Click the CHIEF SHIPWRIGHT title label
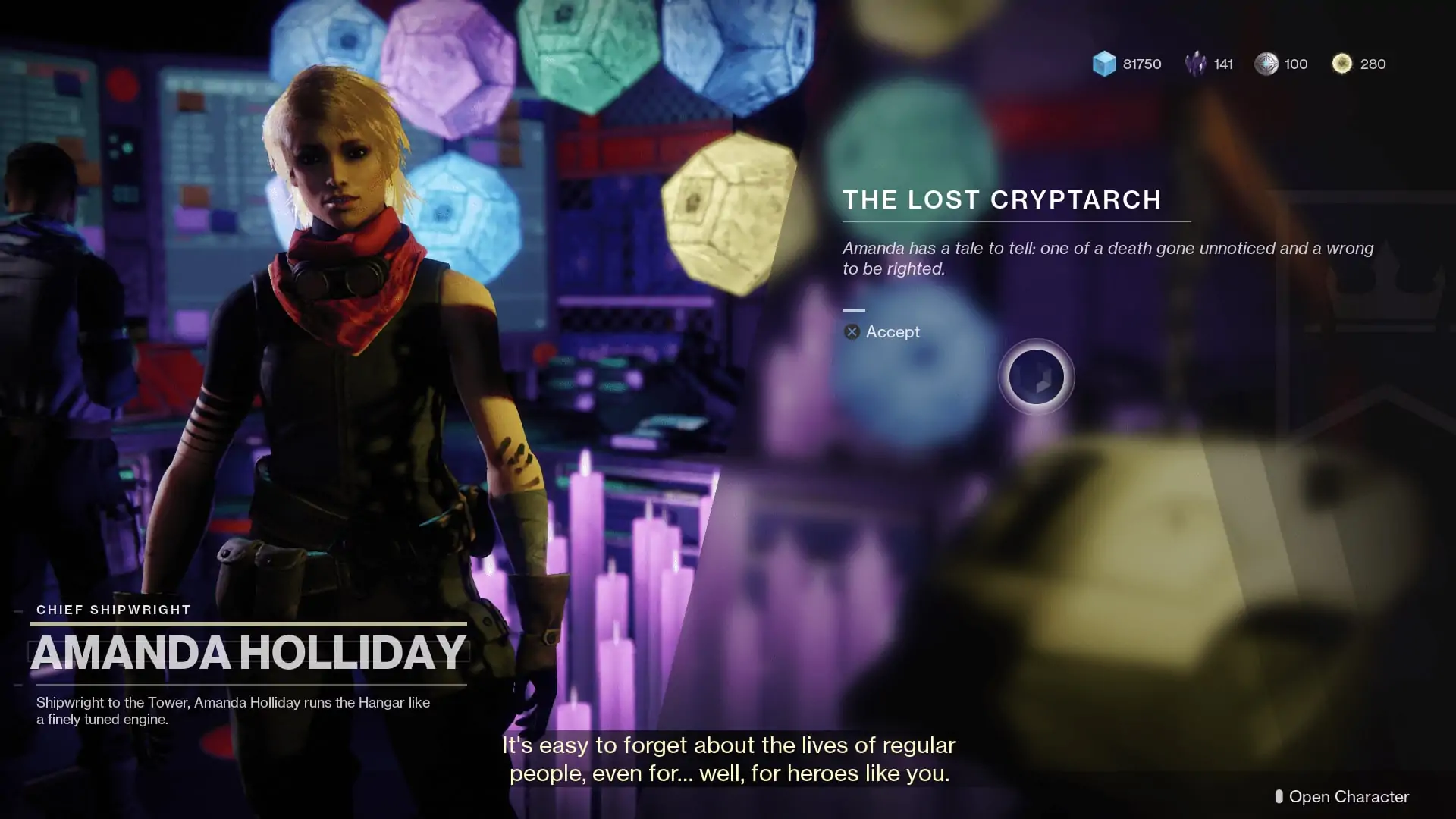Viewport: 1456px width, 819px height. 112,609
